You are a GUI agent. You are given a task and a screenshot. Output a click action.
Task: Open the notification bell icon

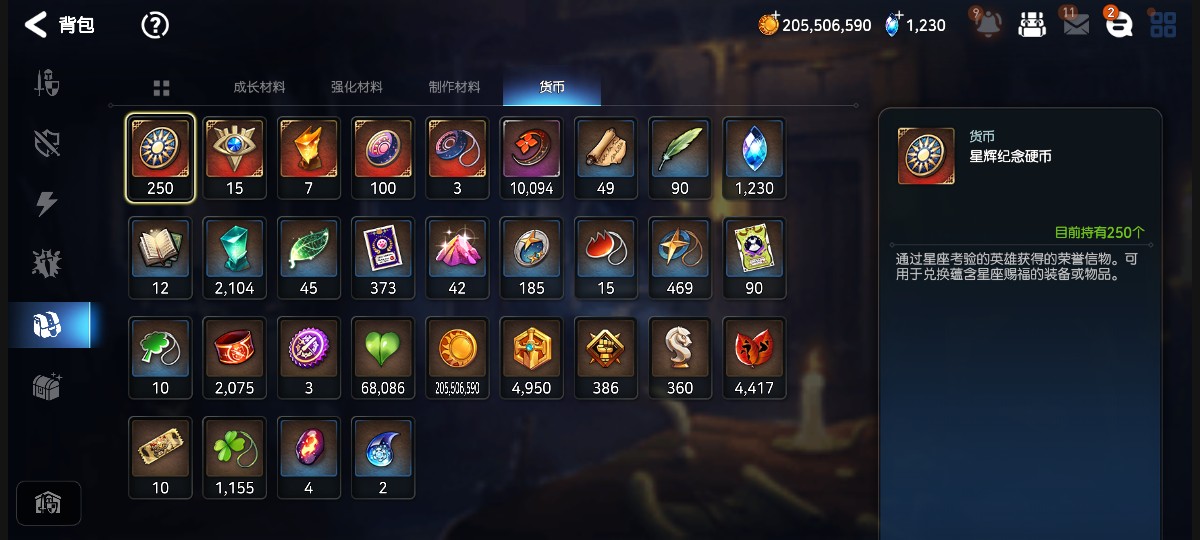[987, 25]
